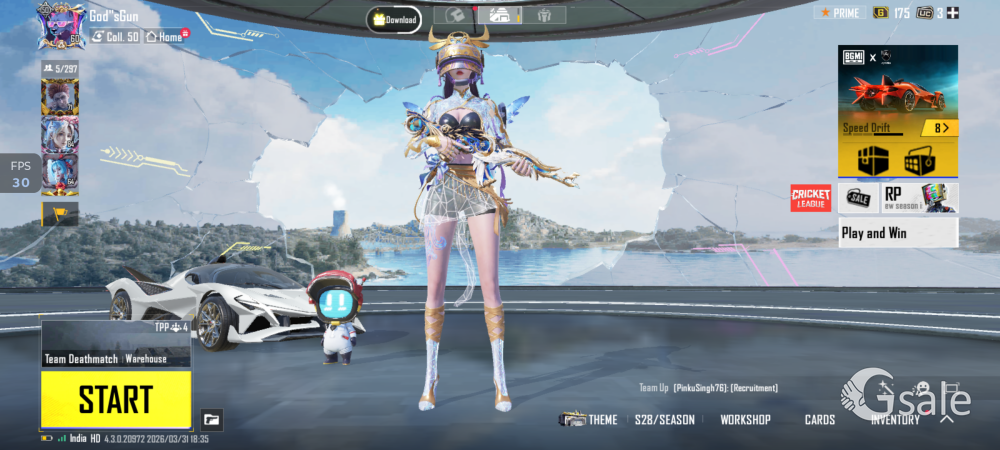The height and width of the screenshot is (450, 1000).
Task: Open the yellow trophy flag icon
Action: (x=59, y=213)
